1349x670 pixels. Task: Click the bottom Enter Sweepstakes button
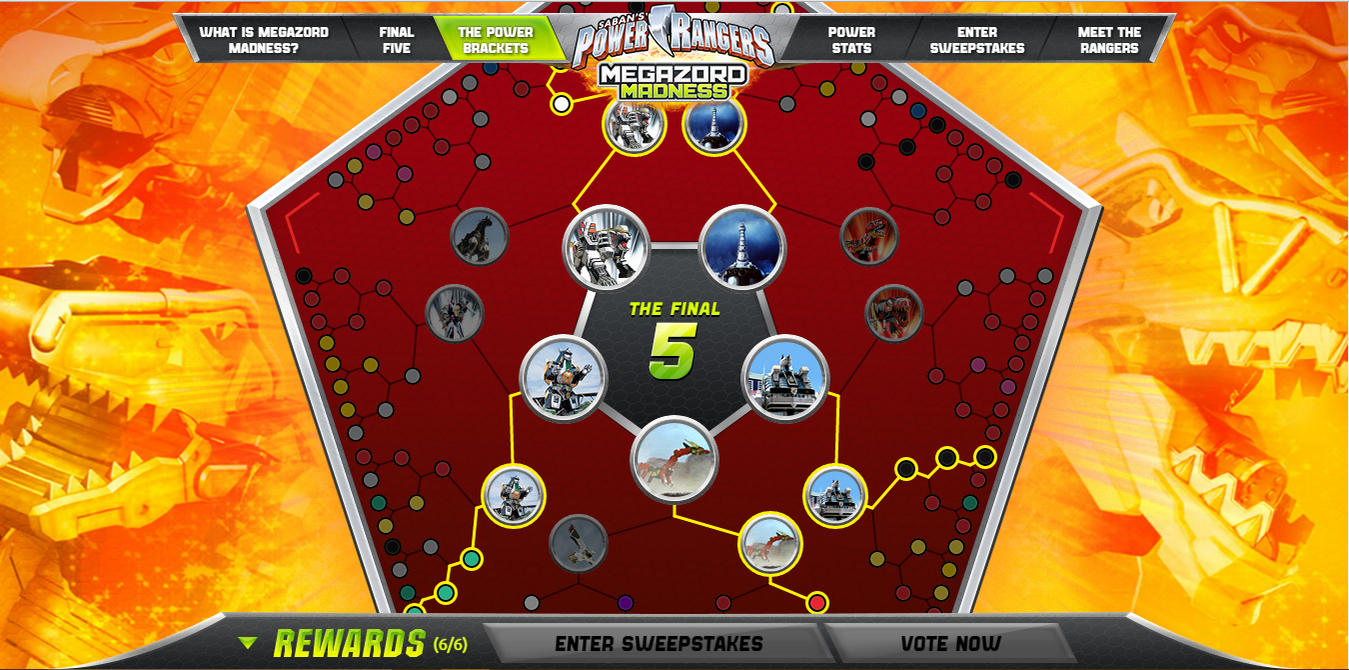pyautogui.click(x=658, y=644)
